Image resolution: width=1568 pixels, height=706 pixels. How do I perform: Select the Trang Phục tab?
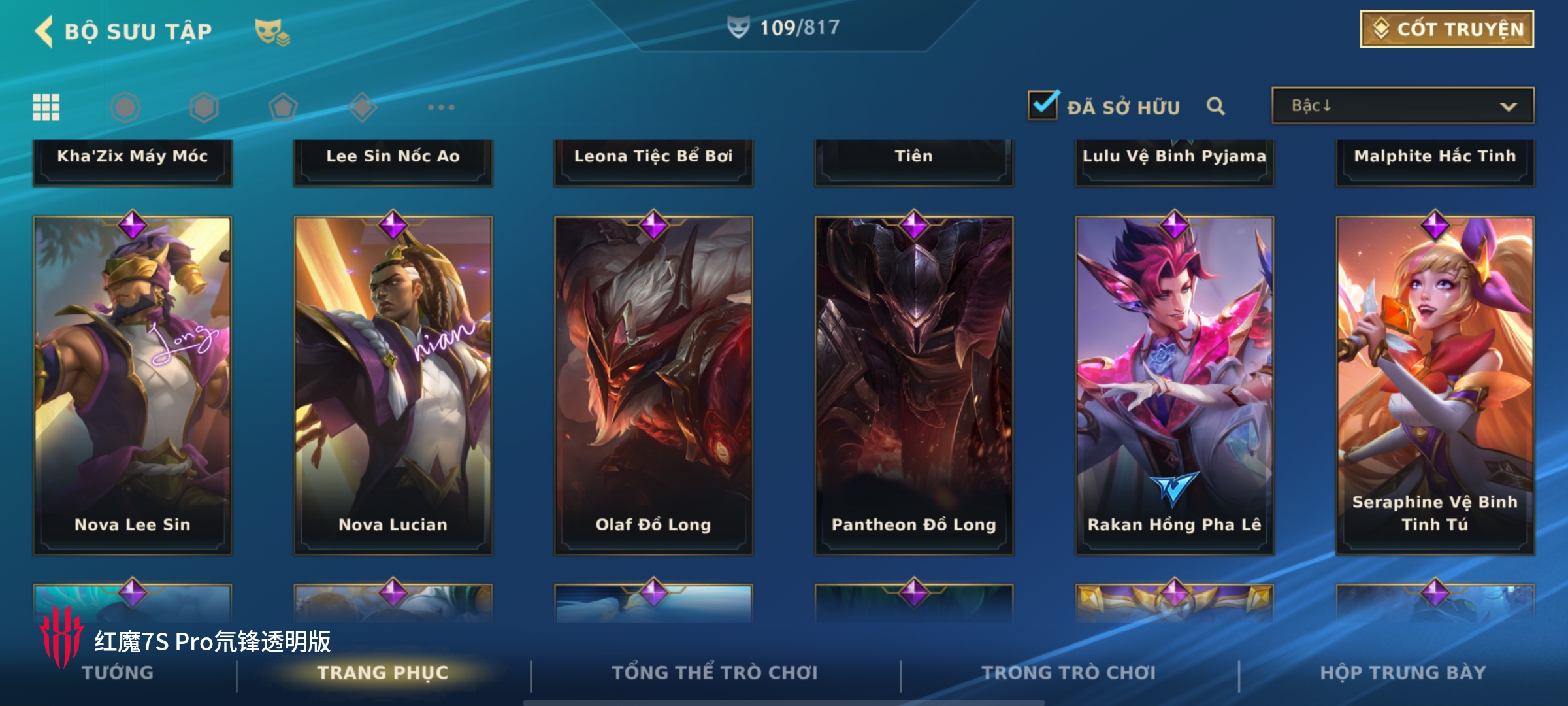click(x=383, y=673)
